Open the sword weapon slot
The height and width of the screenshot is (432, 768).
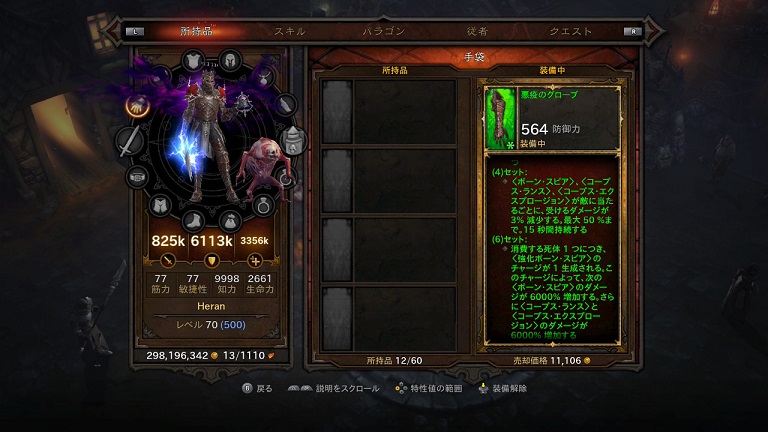click(129, 142)
